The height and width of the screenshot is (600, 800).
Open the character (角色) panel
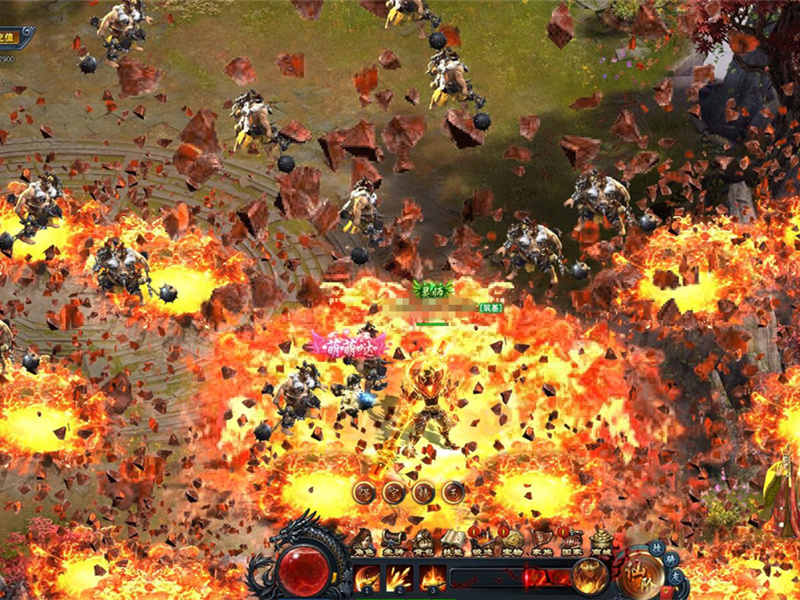(362, 541)
